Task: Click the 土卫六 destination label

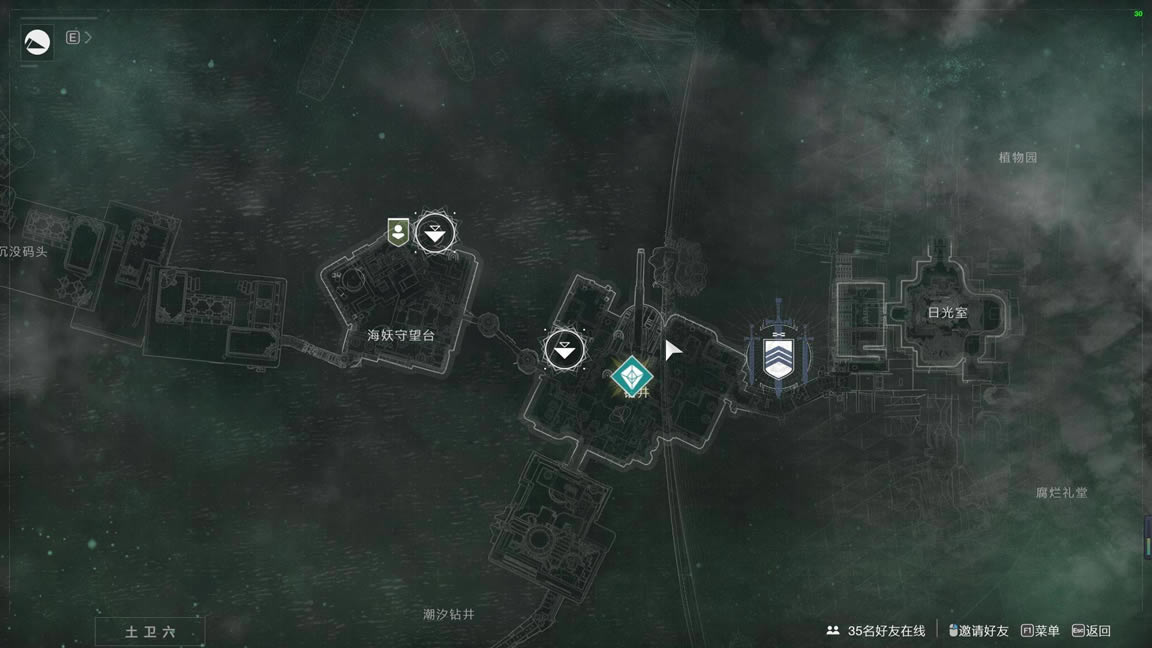Action: point(150,632)
